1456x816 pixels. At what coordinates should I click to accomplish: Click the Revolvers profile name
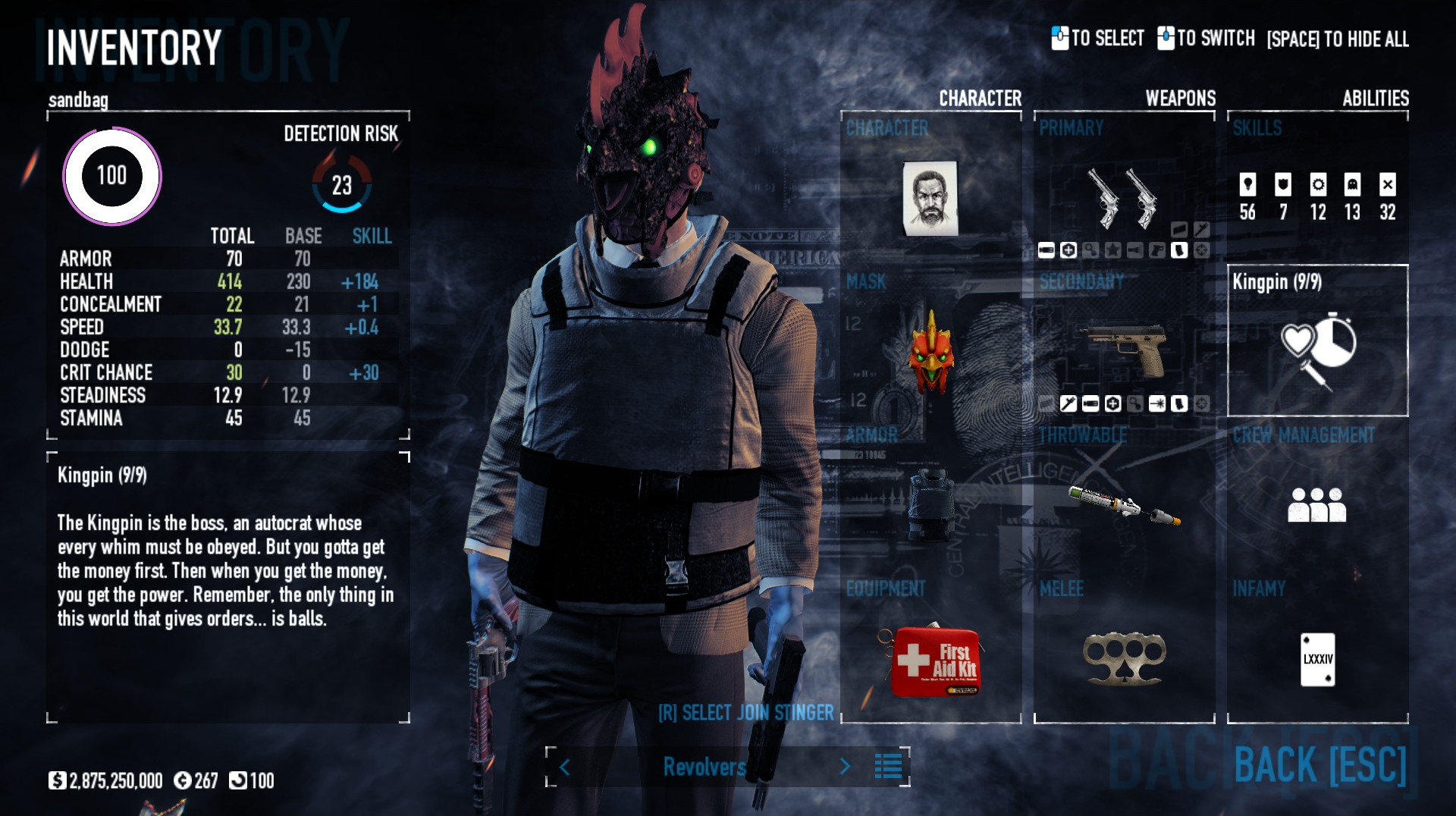704,767
